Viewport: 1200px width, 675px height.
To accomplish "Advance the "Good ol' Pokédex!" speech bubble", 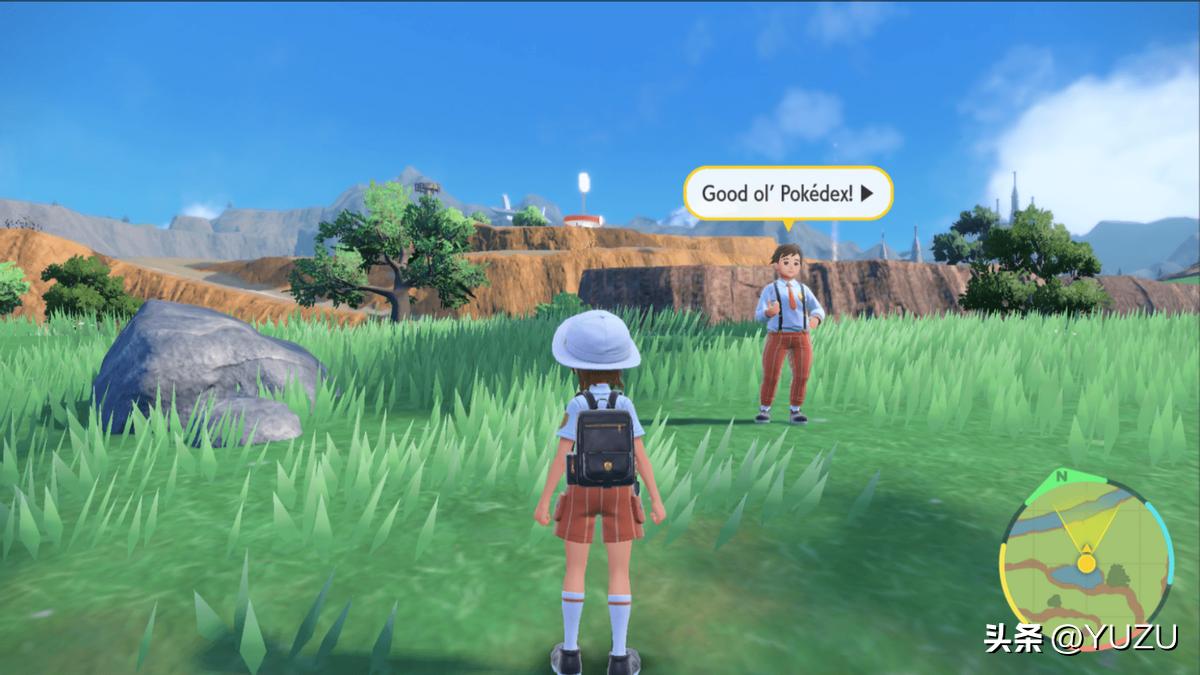I will coord(867,193).
